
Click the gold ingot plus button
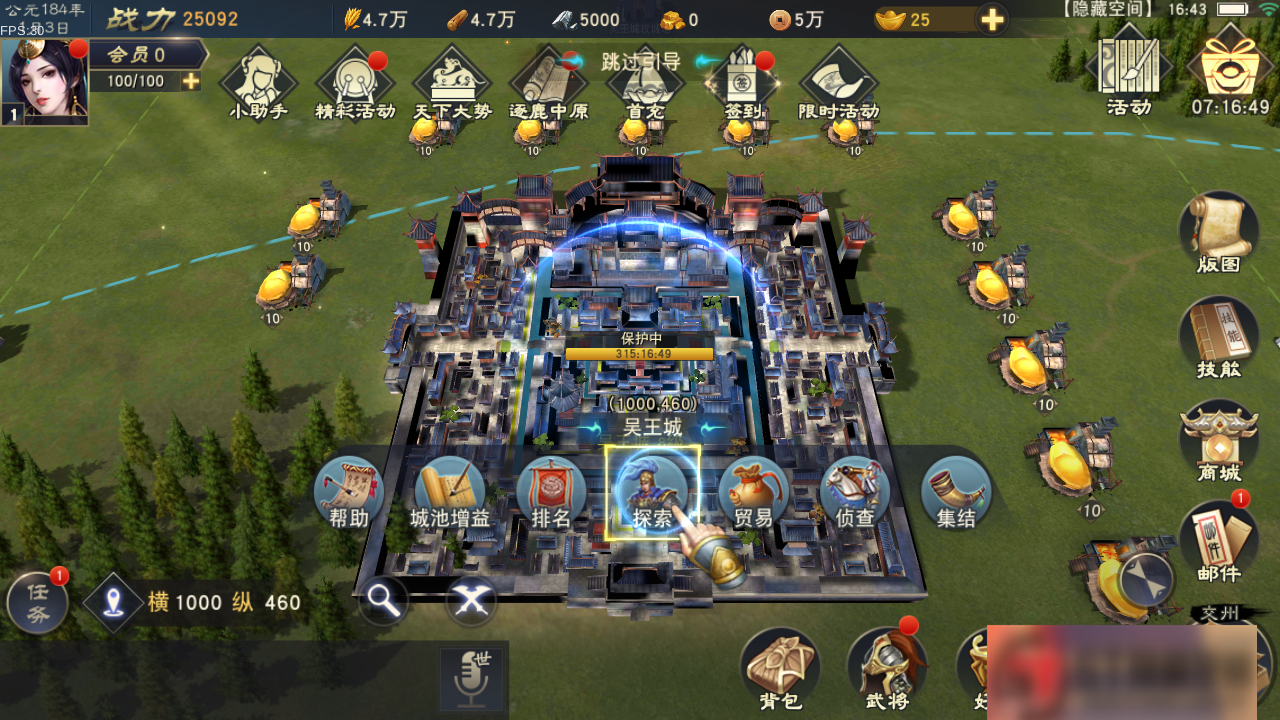click(x=991, y=19)
